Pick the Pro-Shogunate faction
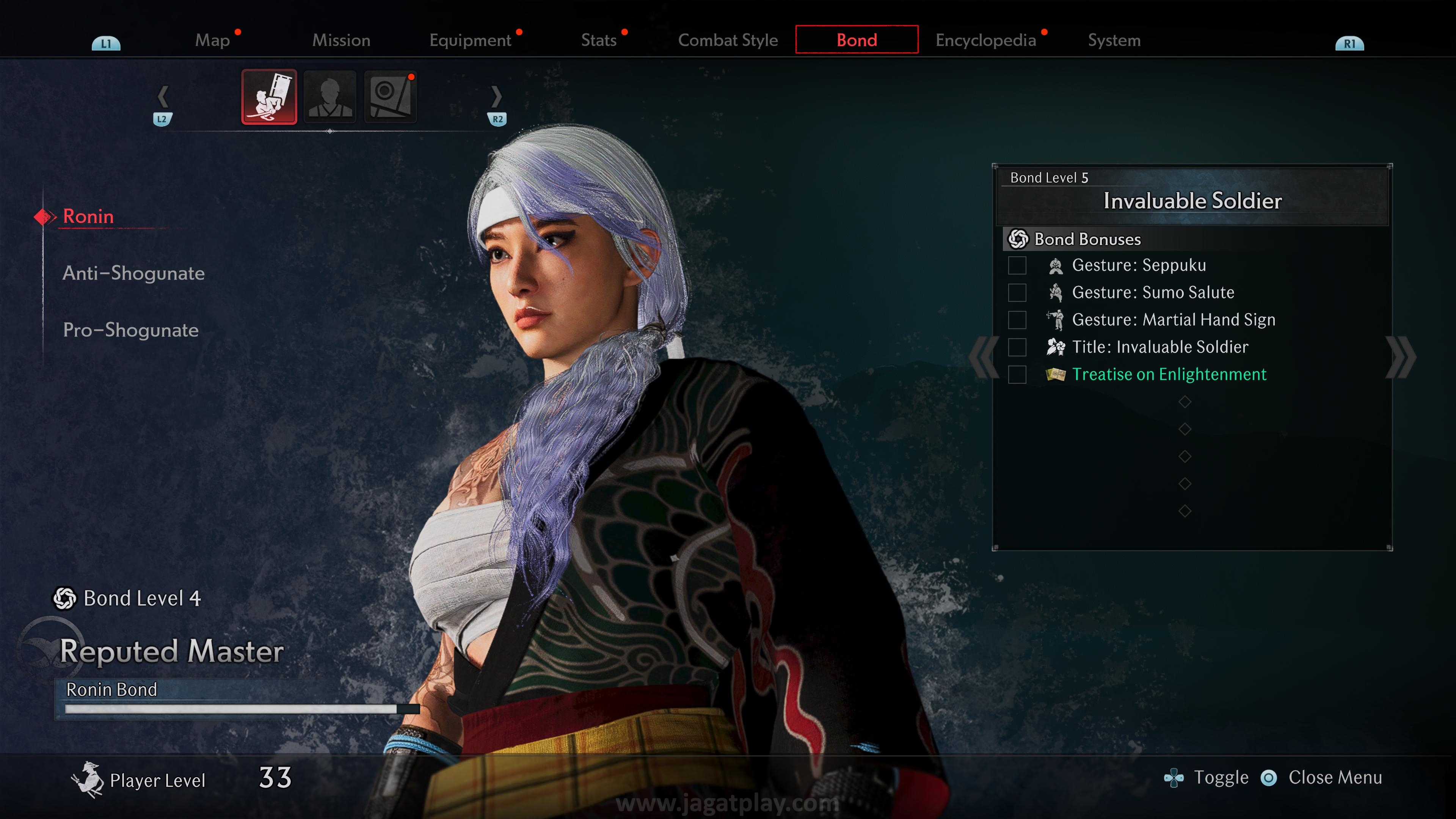The image size is (1456, 819). (x=130, y=330)
